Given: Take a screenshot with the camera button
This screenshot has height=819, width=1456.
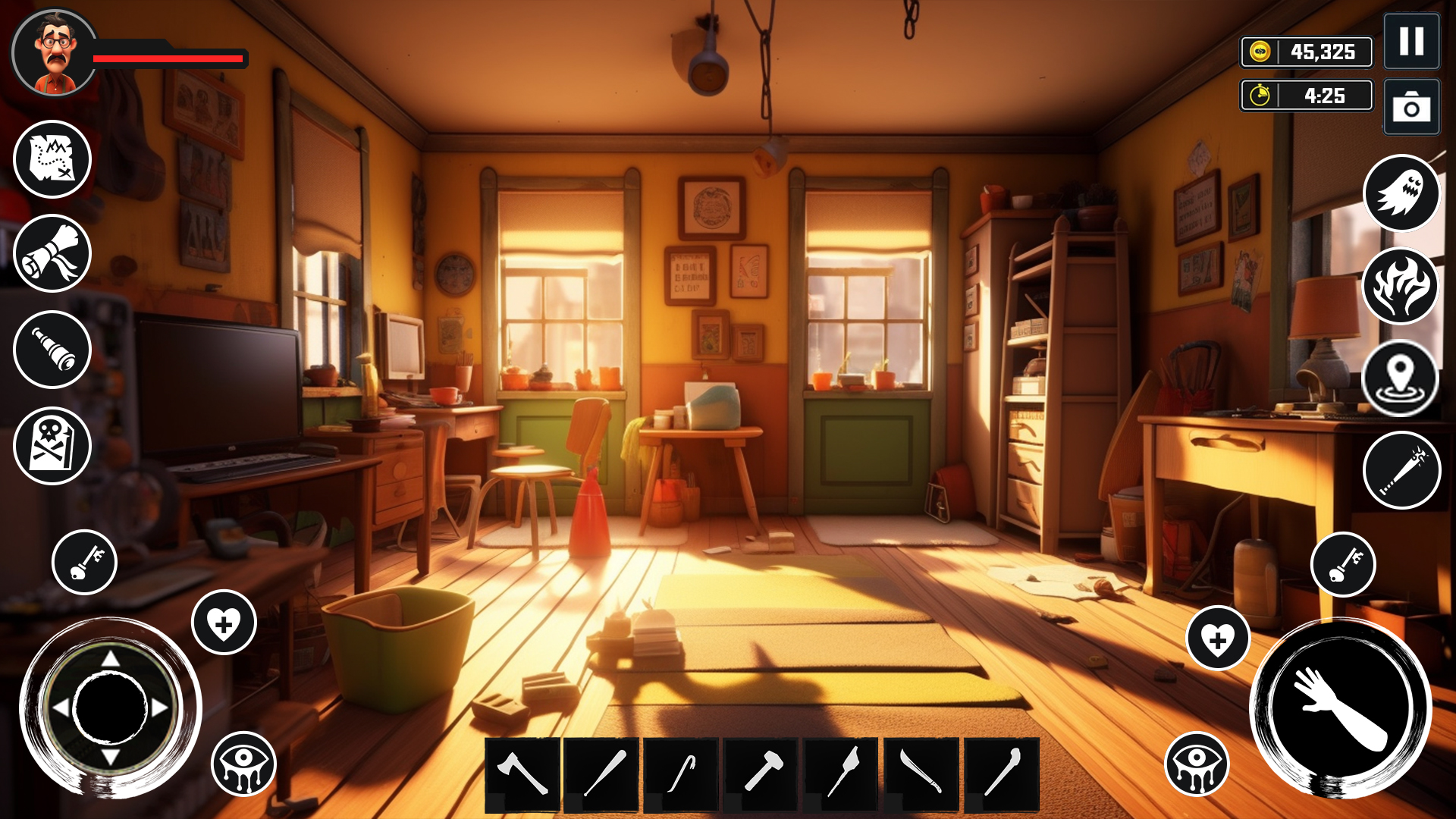Looking at the screenshot, I should click(1411, 107).
